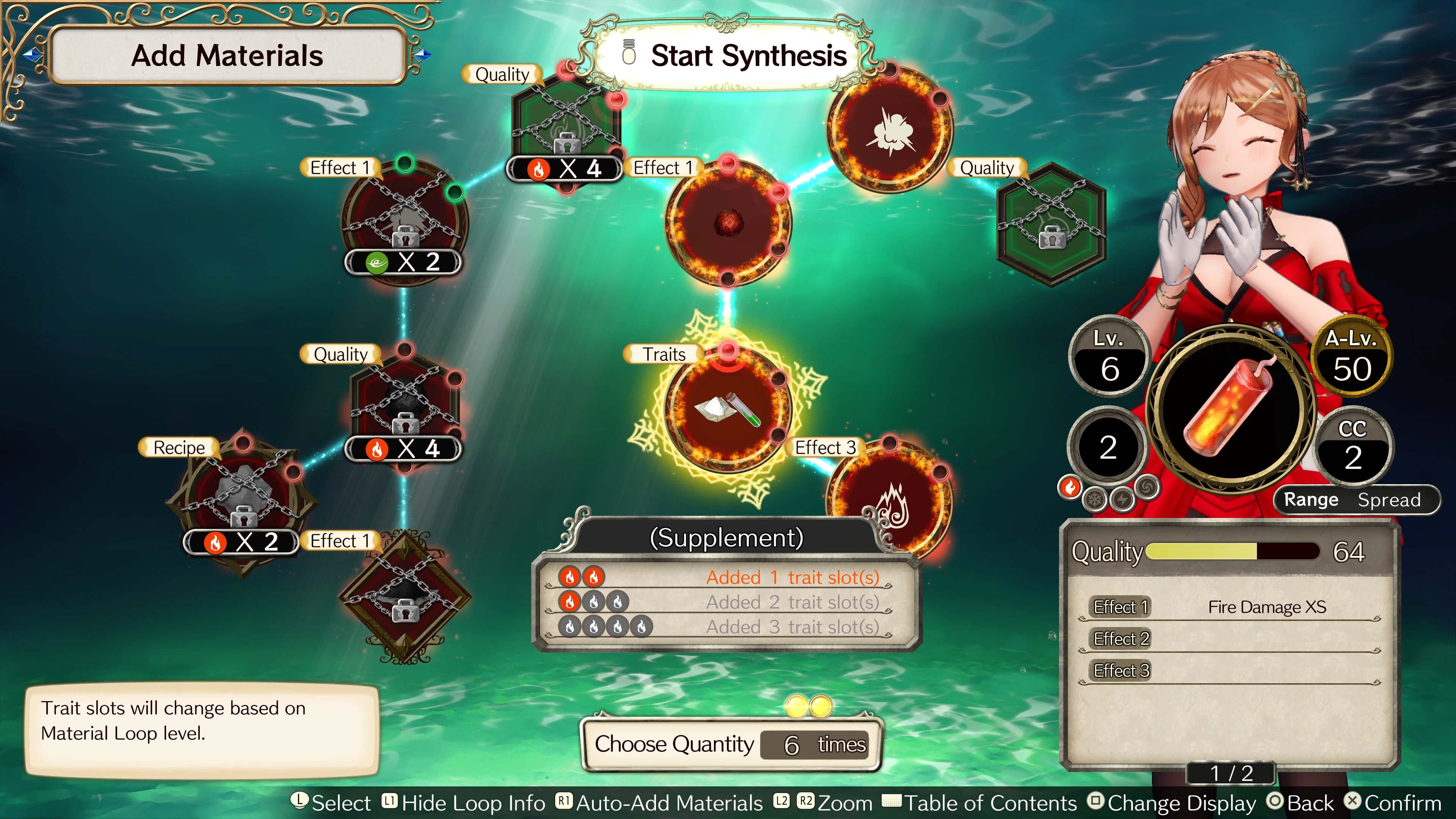Screen dimensions: 1456x819
Task: Click the fire bomb item portrait
Action: [x=1231, y=405]
